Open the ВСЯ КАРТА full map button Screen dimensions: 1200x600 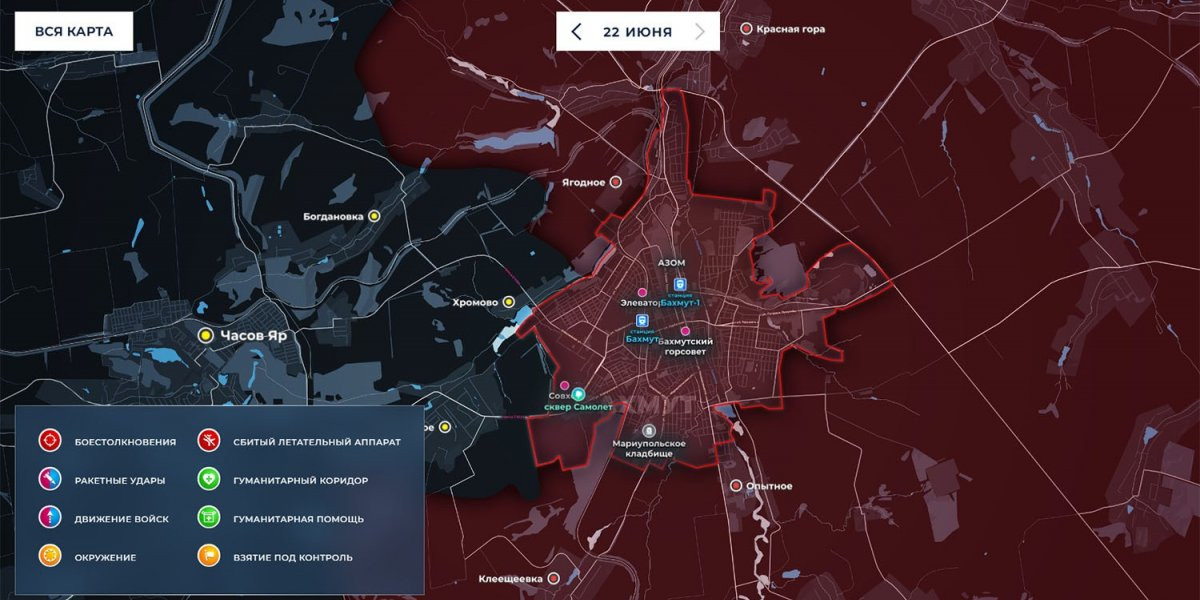[x=74, y=31]
